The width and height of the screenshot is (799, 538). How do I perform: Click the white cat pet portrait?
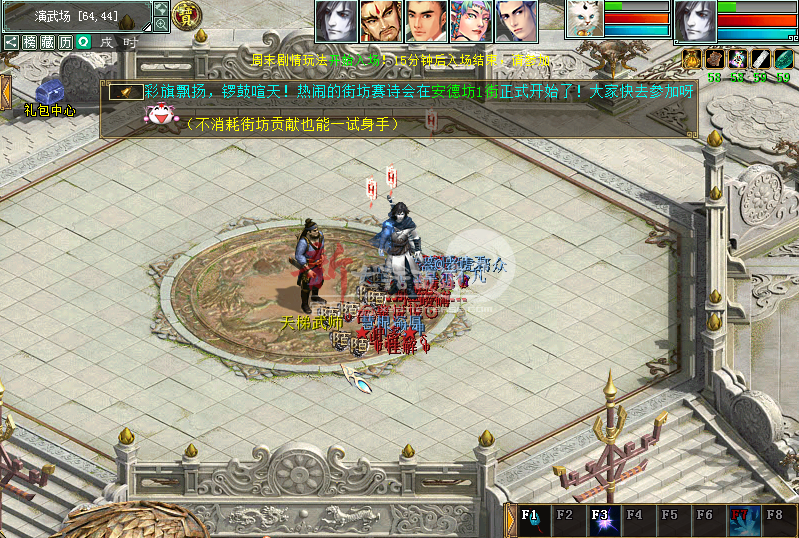point(583,19)
